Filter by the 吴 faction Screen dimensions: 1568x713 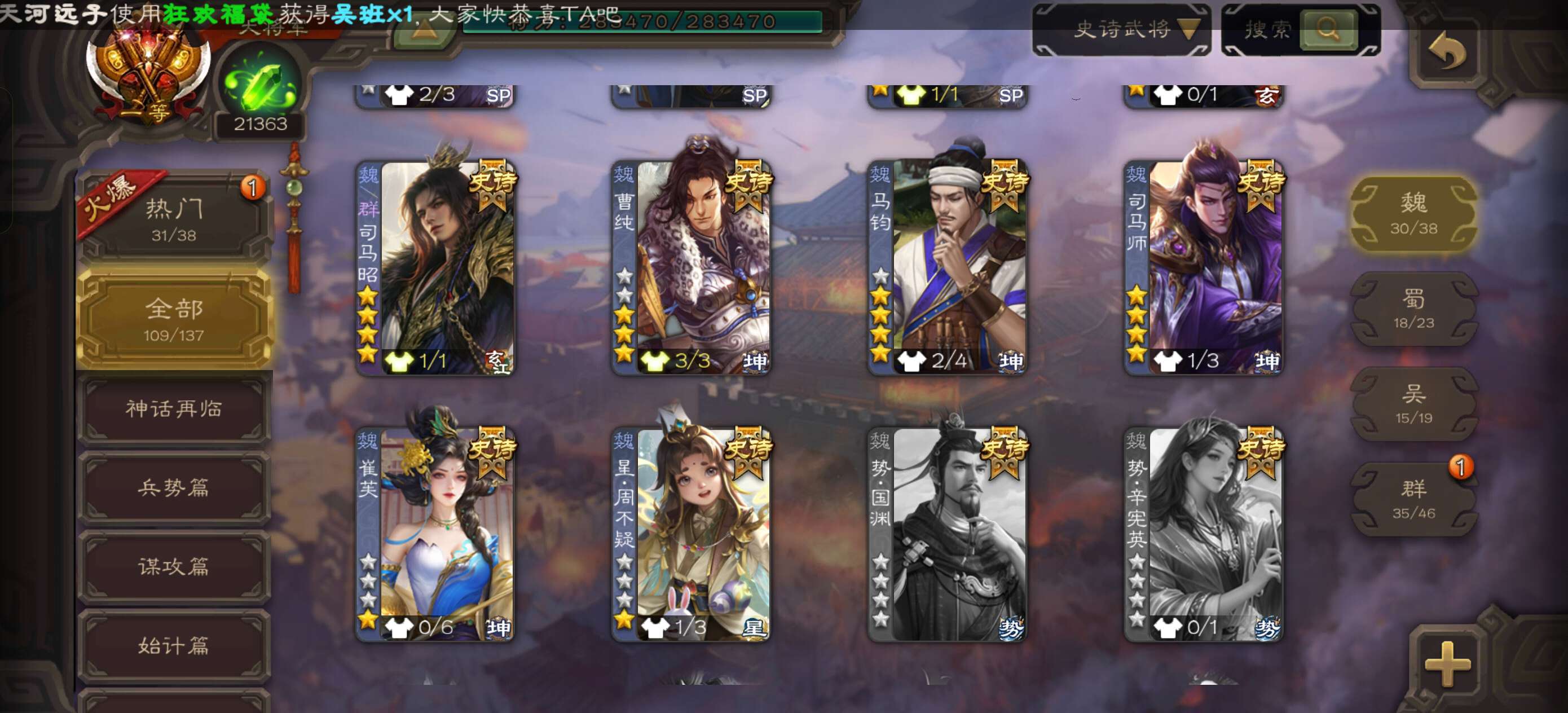tap(1413, 404)
